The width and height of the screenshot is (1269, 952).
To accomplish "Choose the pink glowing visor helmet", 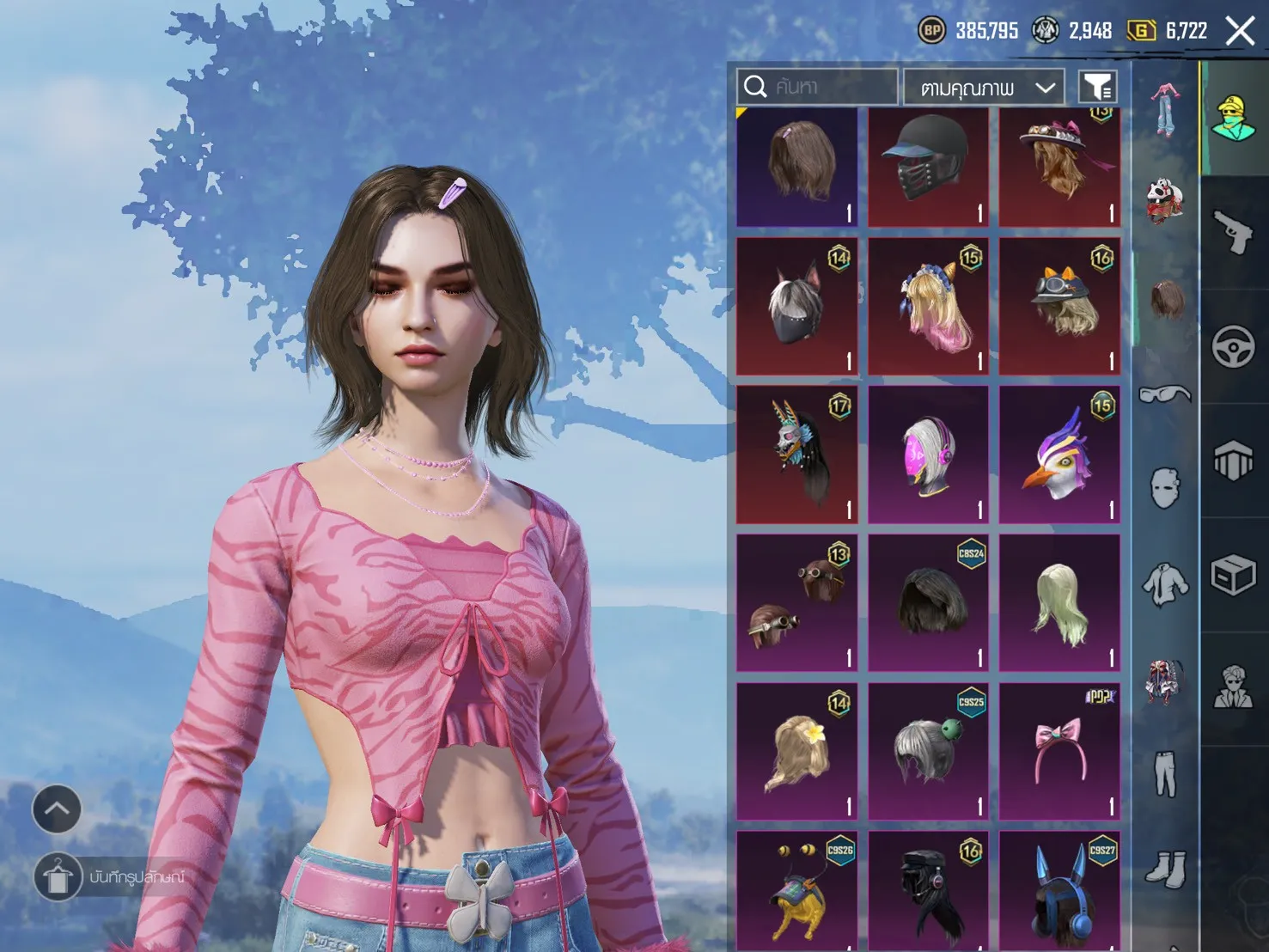I will pyautogui.click(x=928, y=455).
